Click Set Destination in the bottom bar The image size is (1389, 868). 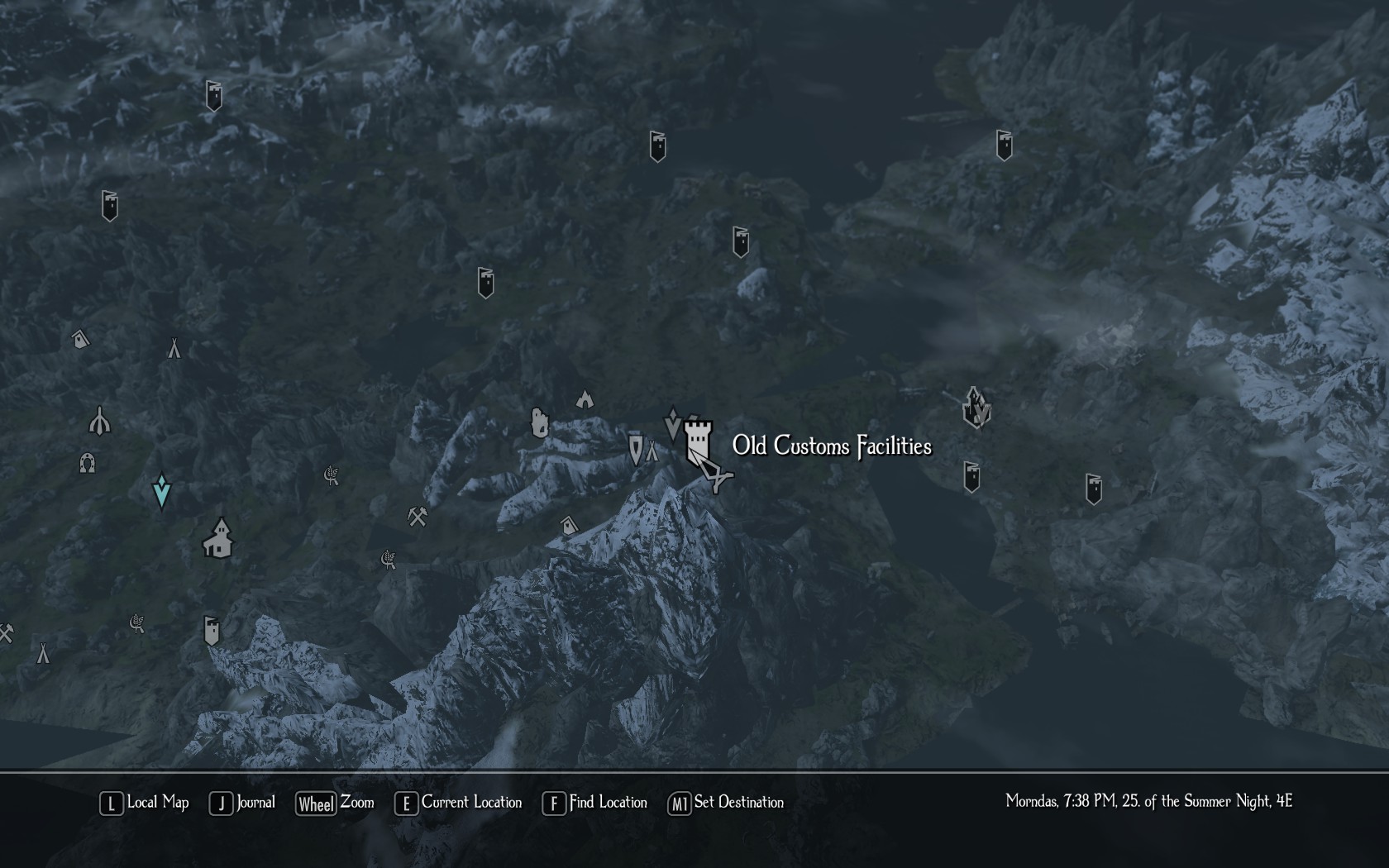726,803
